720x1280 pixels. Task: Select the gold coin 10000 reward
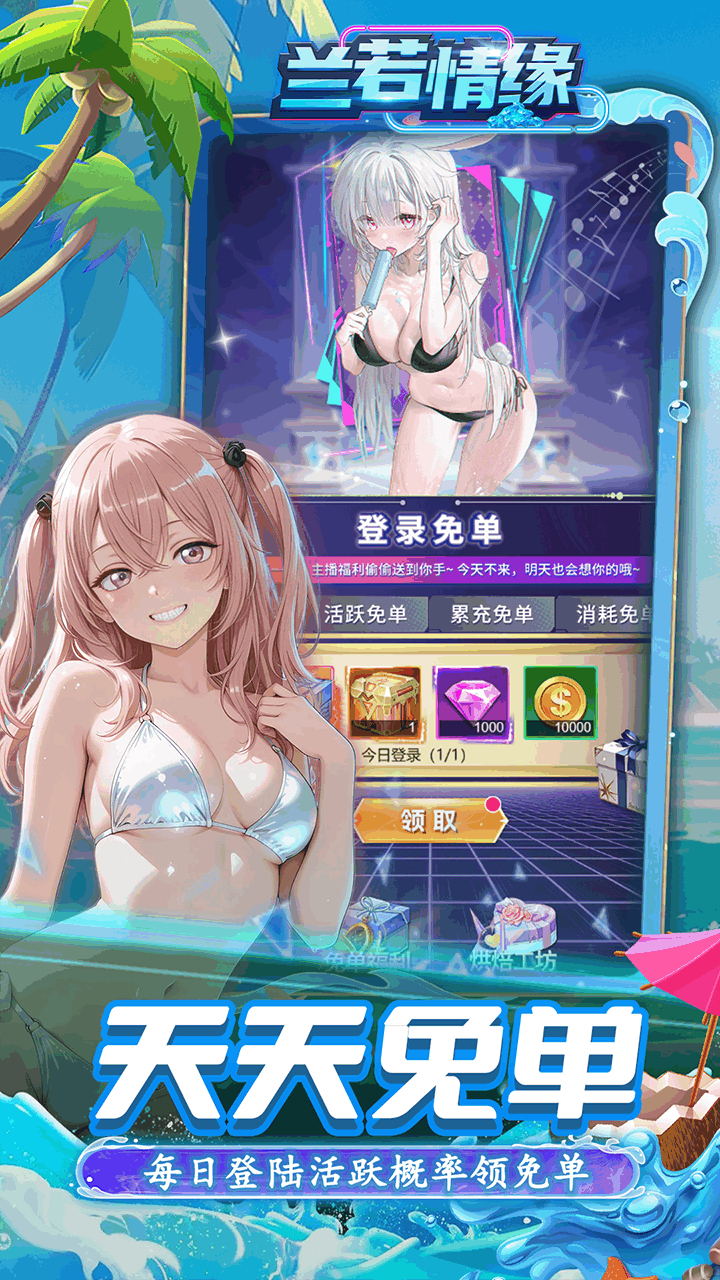coord(560,702)
